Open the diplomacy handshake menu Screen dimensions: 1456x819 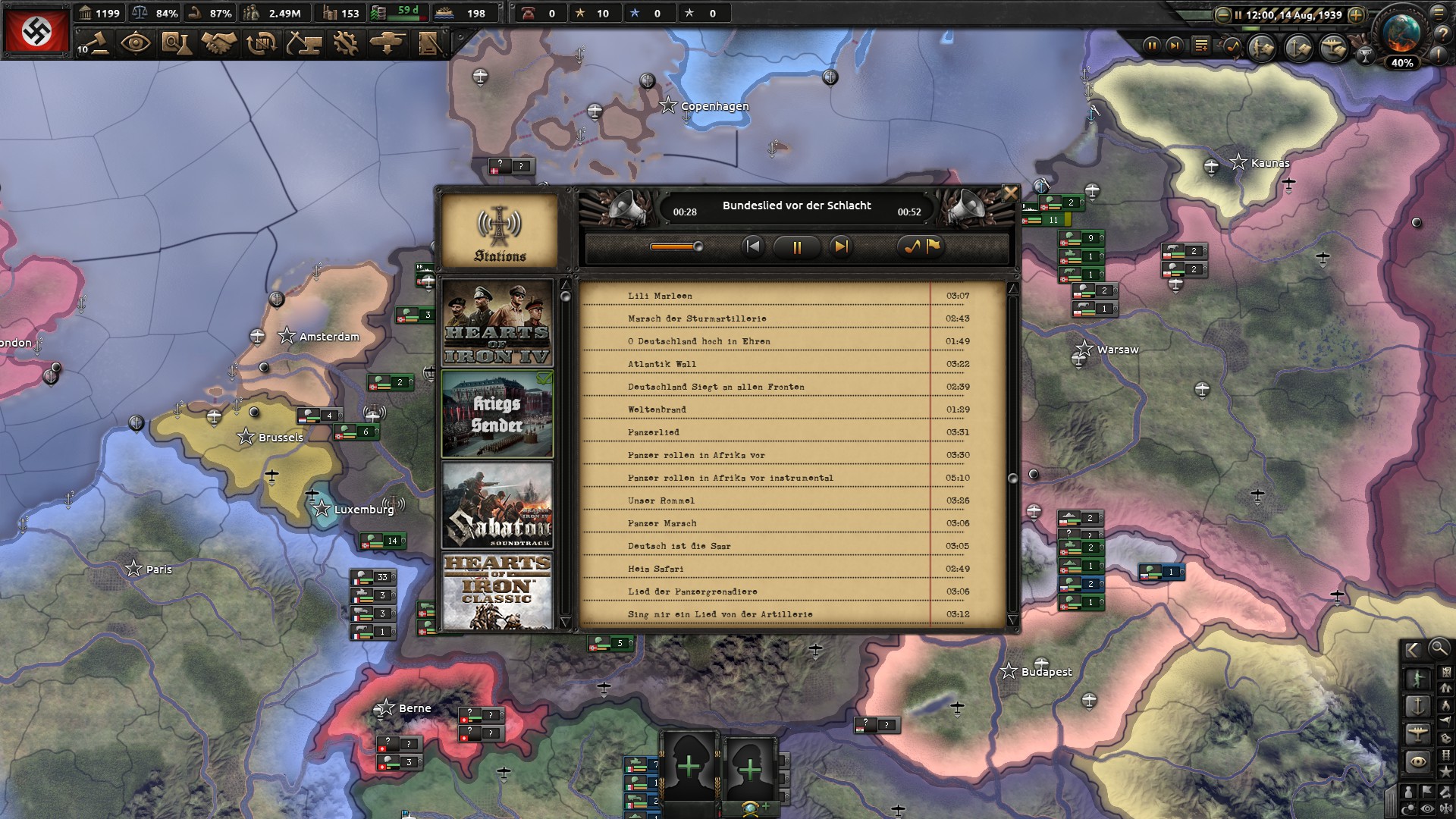[218, 43]
